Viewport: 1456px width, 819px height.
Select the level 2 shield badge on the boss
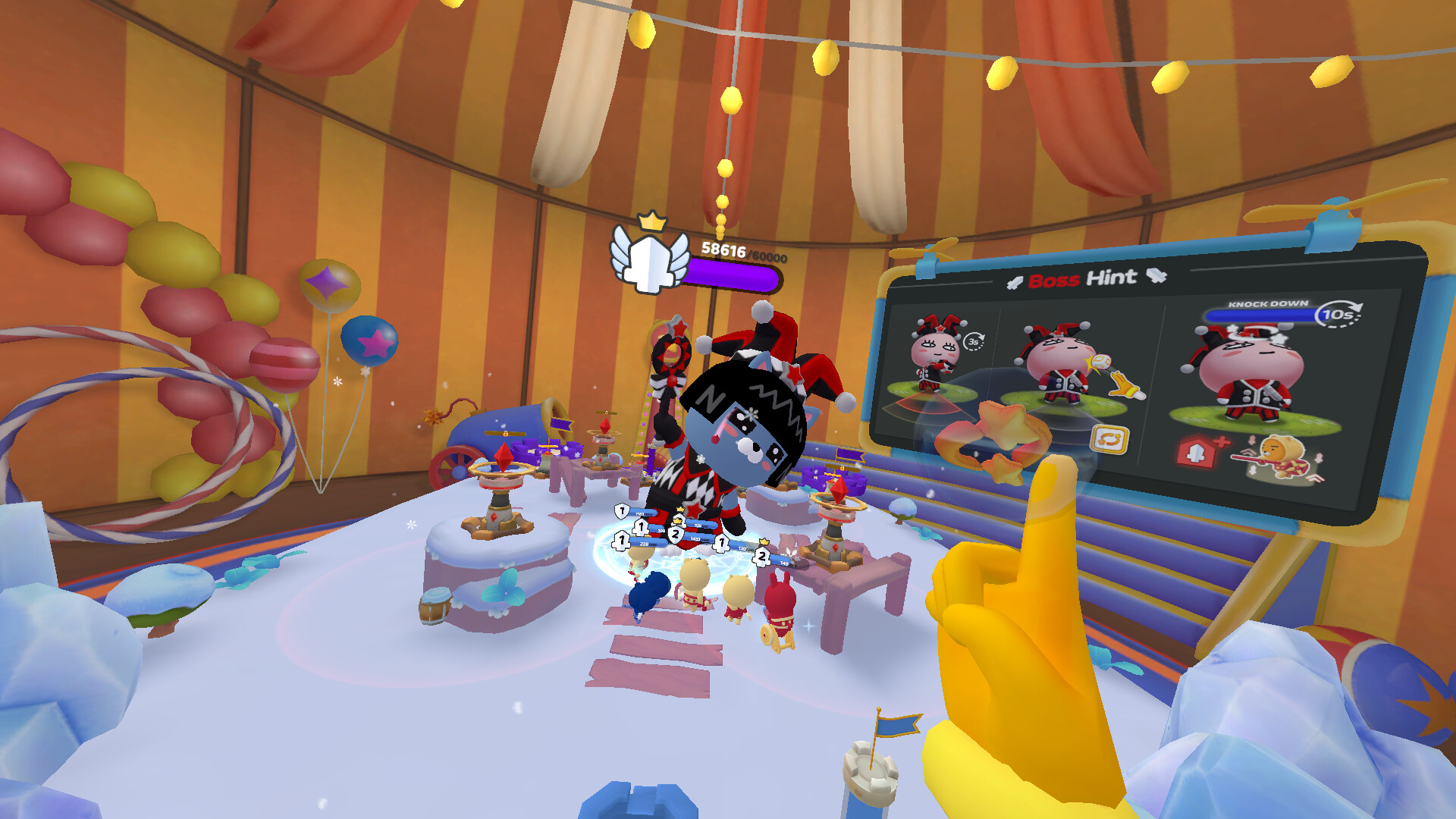675,535
